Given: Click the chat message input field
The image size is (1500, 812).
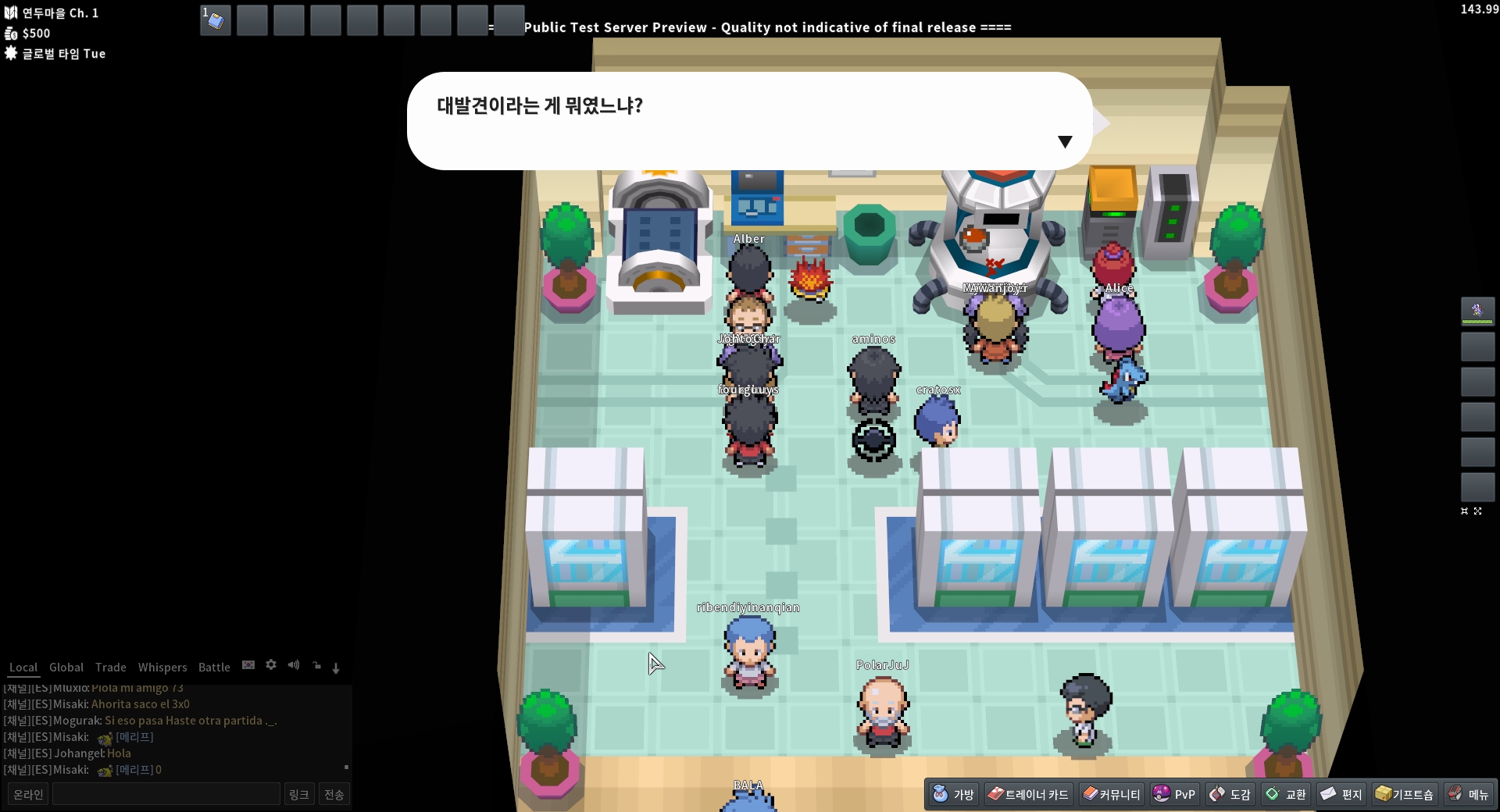Looking at the screenshot, I should coord(166,794).
